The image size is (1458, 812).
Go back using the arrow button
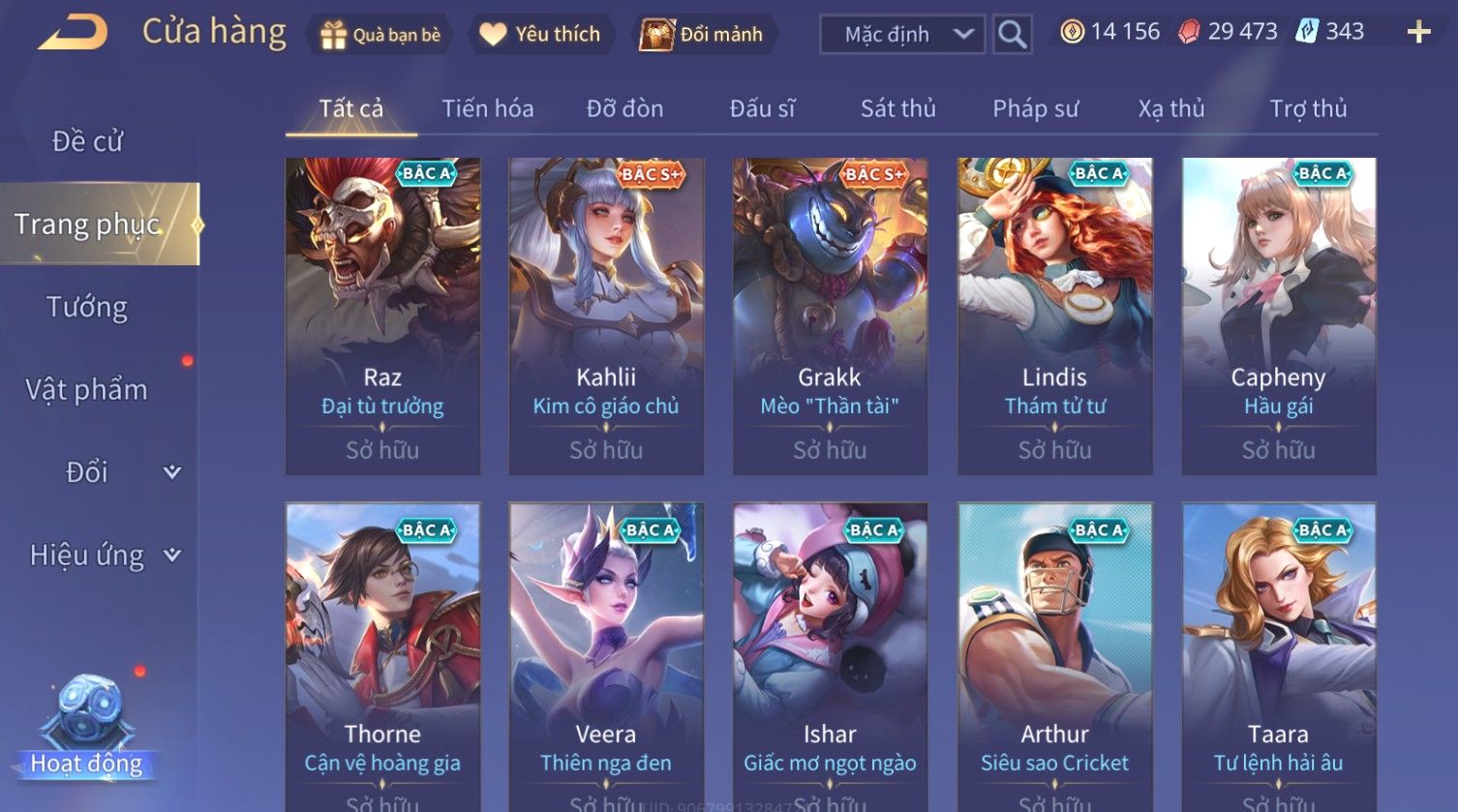tap(73, 33)
